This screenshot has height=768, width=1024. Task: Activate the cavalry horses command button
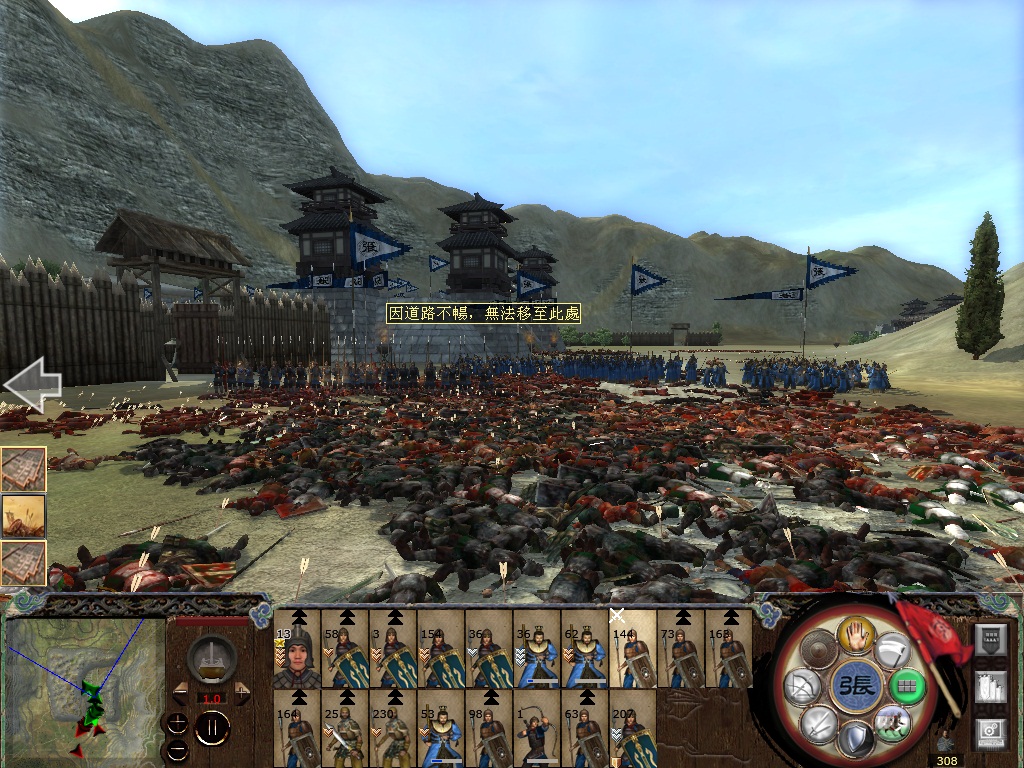pos(891,721)
